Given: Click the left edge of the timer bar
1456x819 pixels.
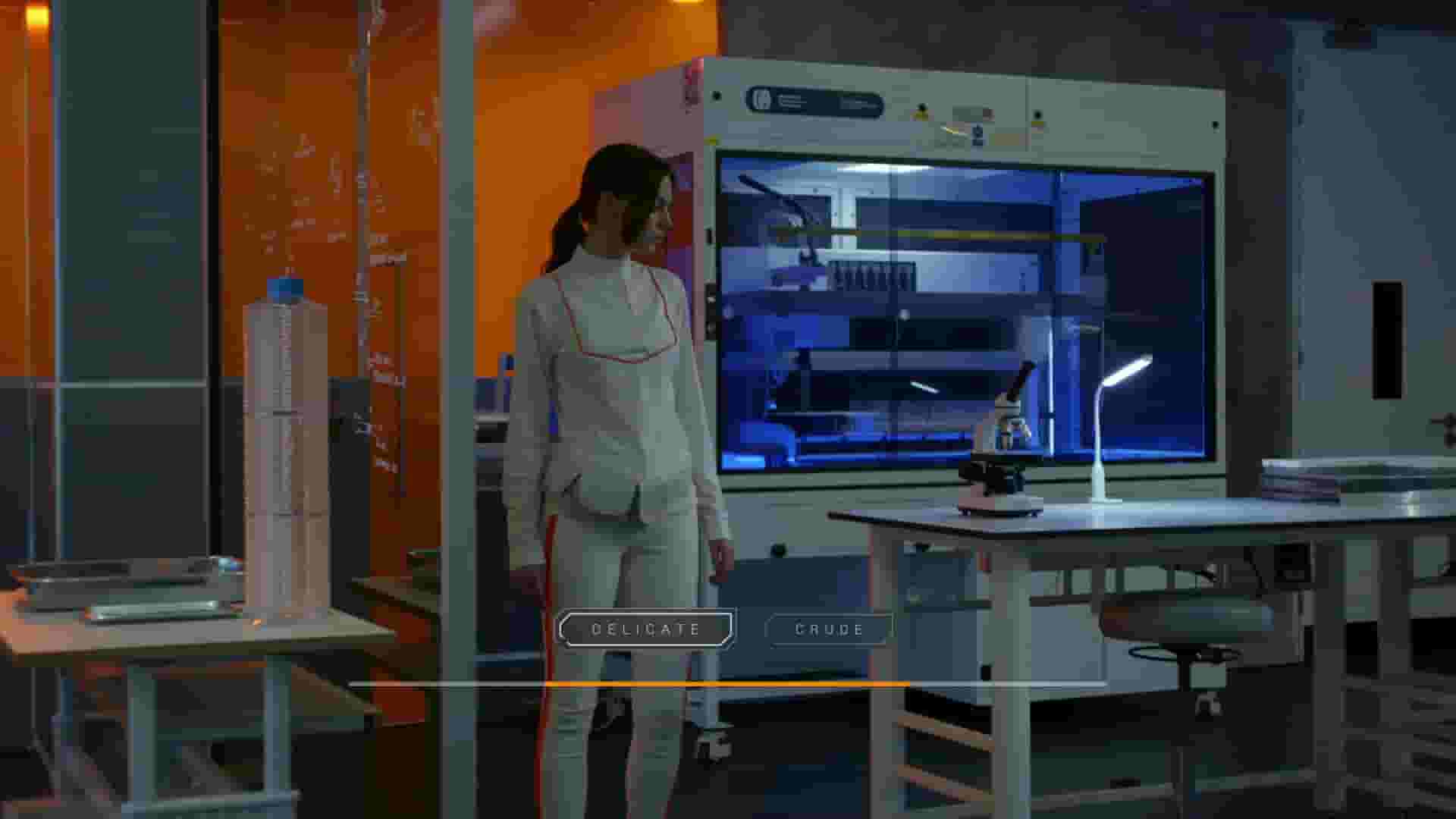Looking at the screenshot, I should coord(356,683).
